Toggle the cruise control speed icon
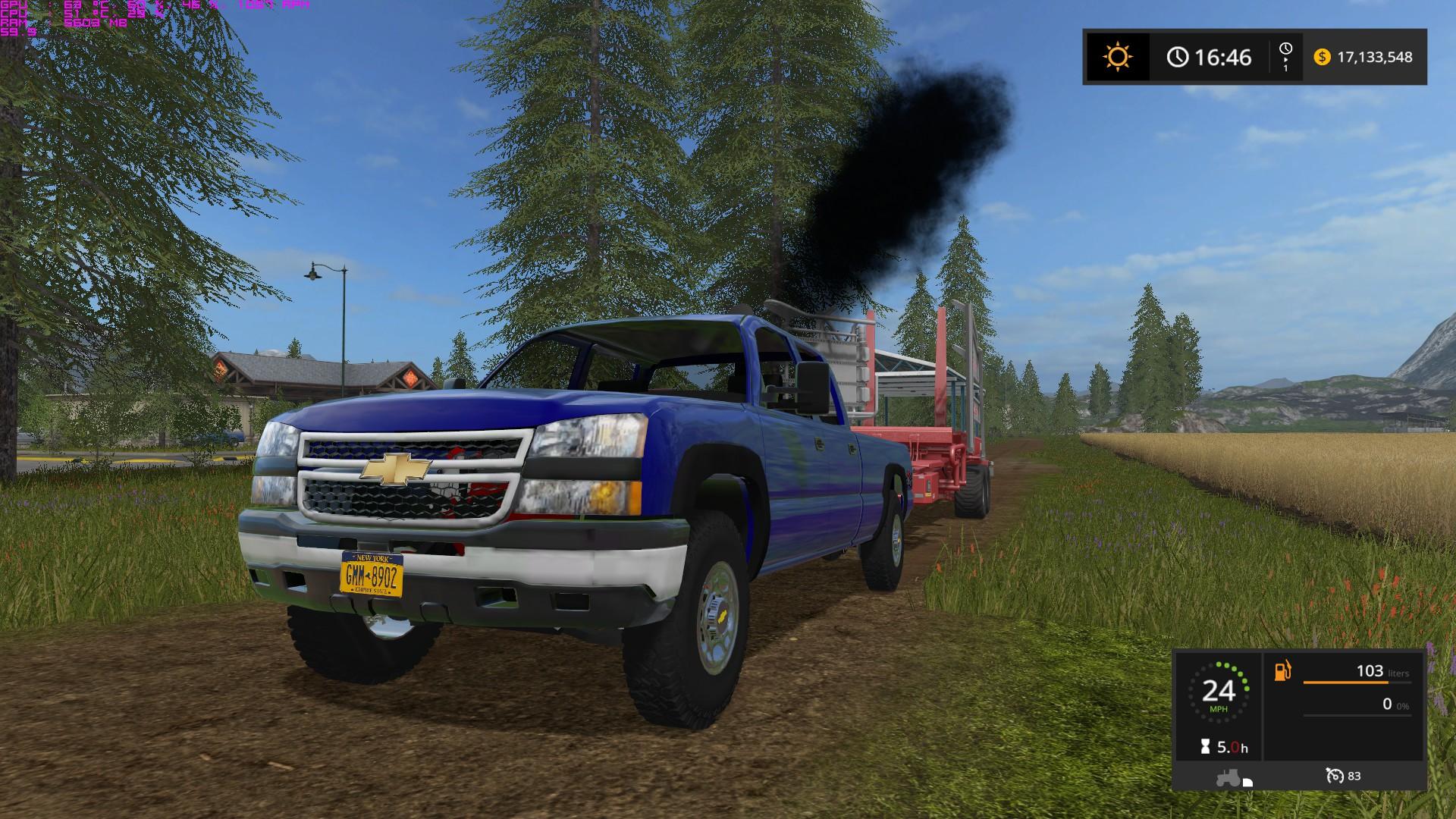The image size is (1456, 819). pos(1335,776)
